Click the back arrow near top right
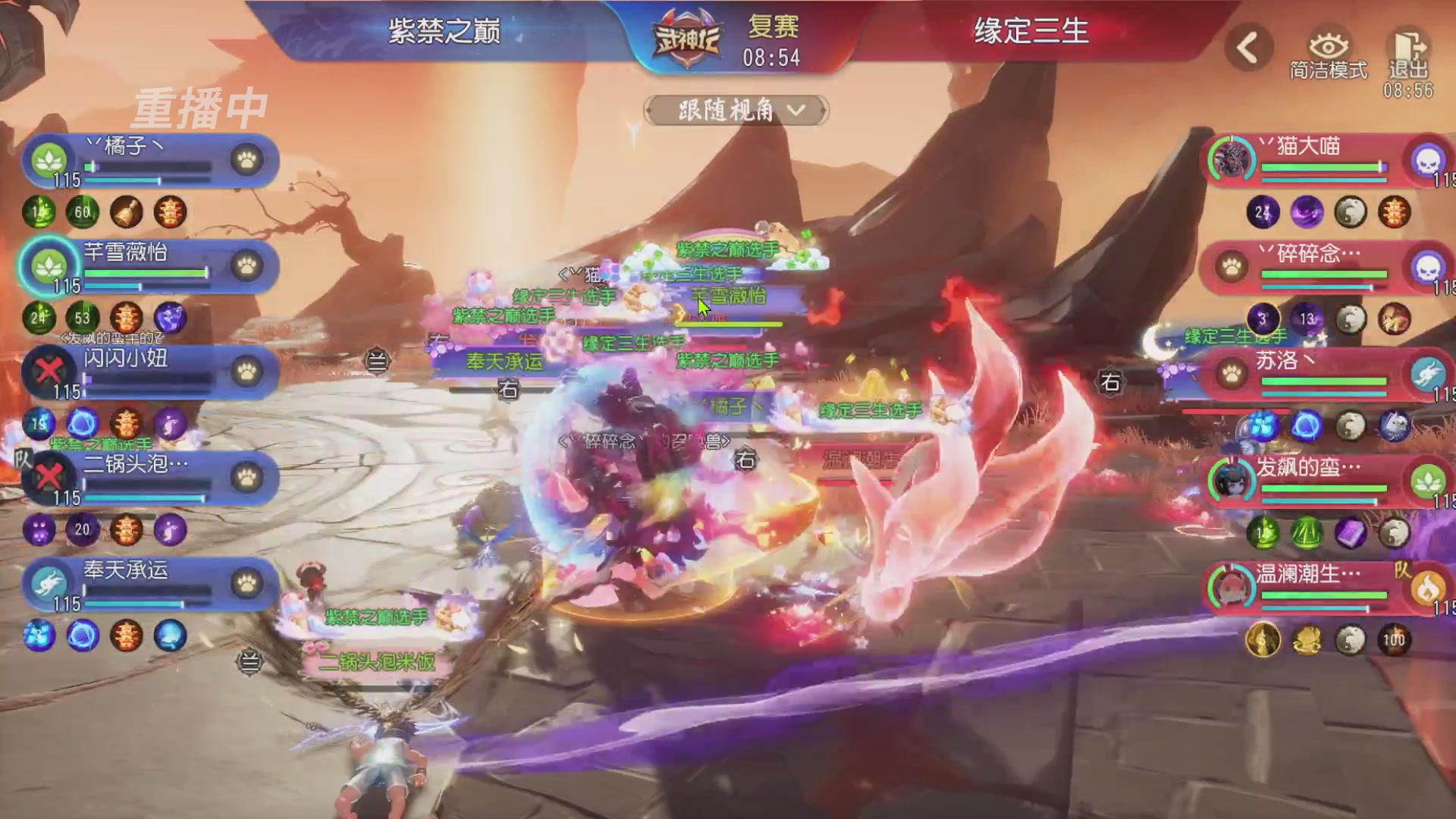The image size is (1456, 819). click(x=1247, y=45)
